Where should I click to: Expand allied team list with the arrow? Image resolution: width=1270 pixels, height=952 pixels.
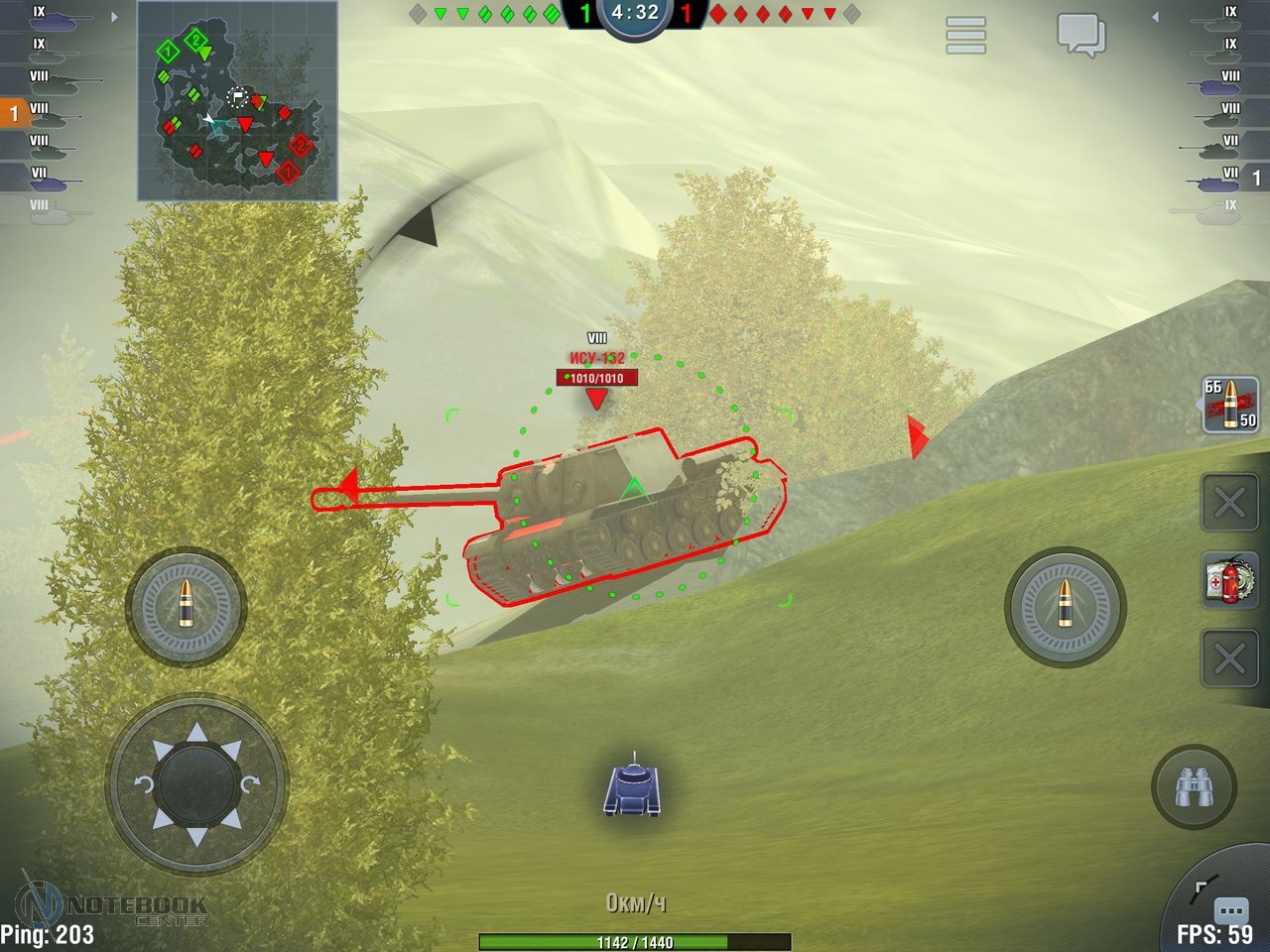click(114, 17)
